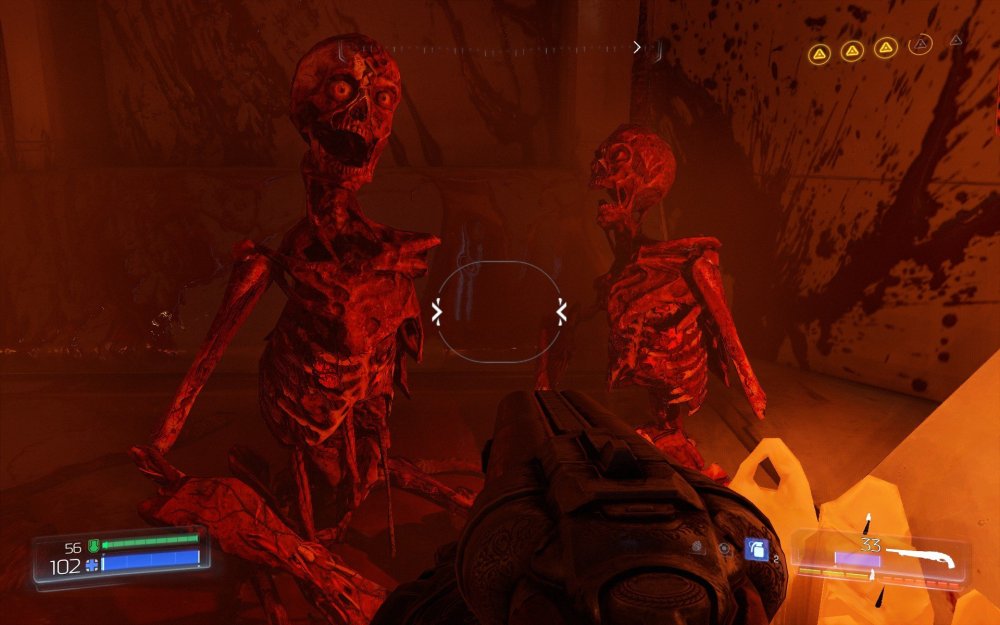This screenshot has height=625, width=1000.
Task: Select the frag grenade equipment icon
Action: coord(757,549)
